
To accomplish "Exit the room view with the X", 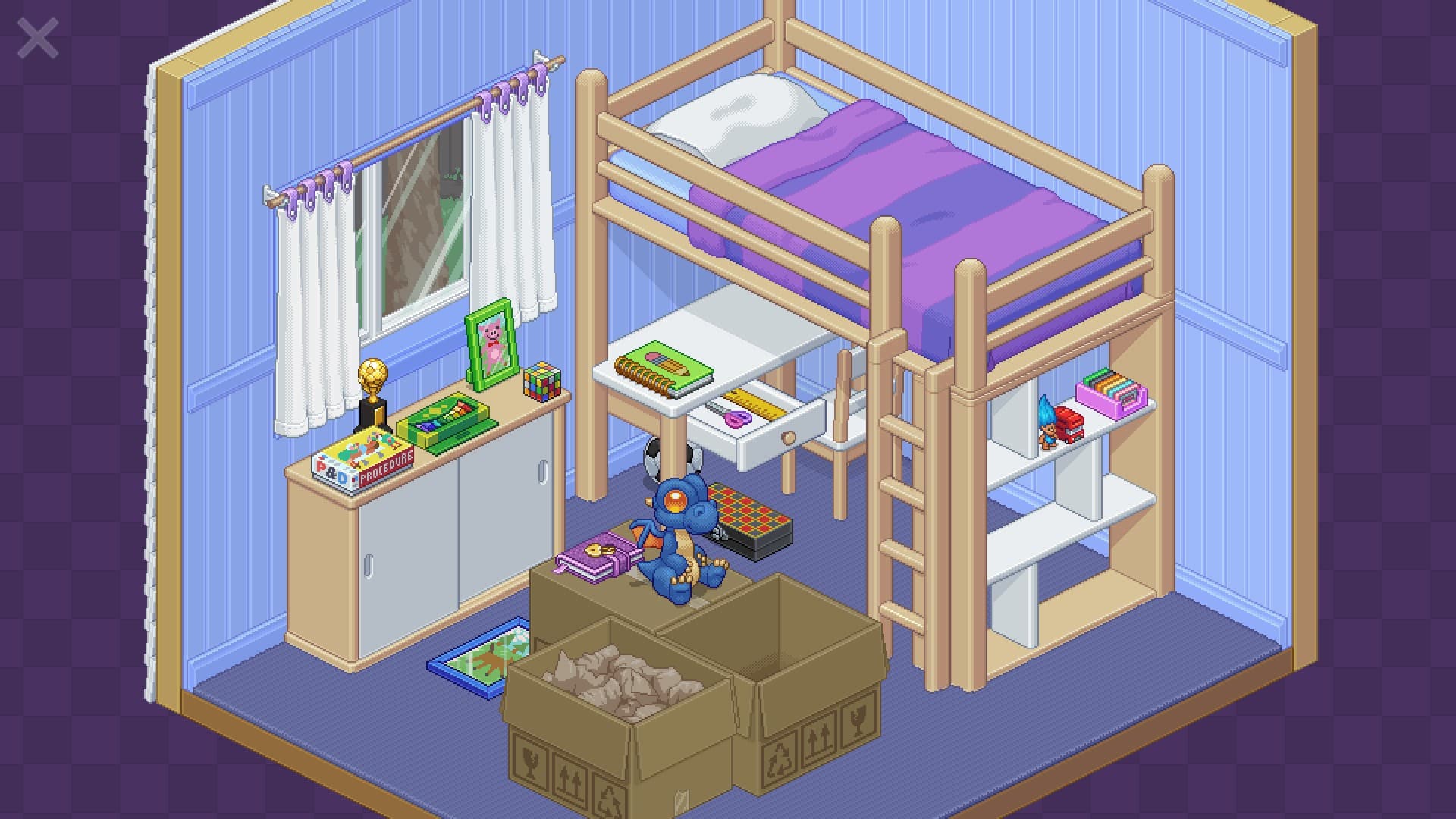I will click(36, 36).
